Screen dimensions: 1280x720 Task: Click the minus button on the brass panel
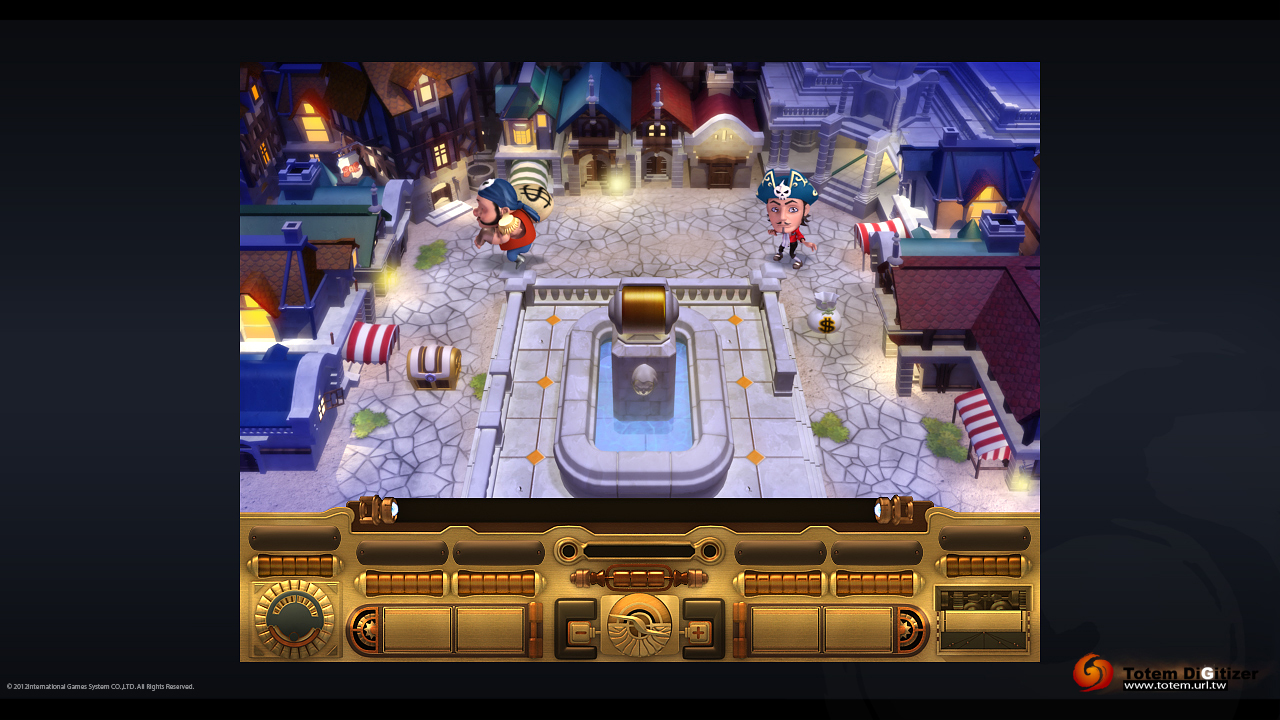(x=579, y=632)
